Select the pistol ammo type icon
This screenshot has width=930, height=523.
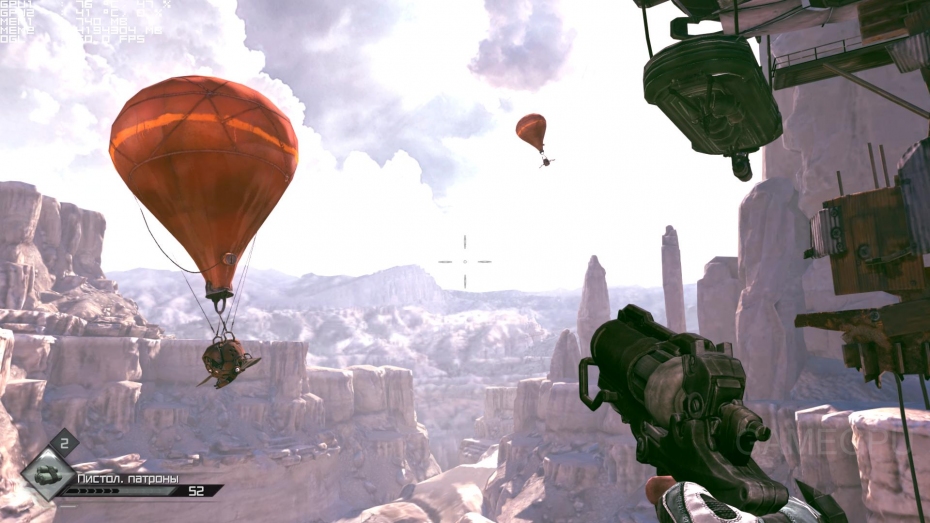pyautogui.click(x=47, y=477)
